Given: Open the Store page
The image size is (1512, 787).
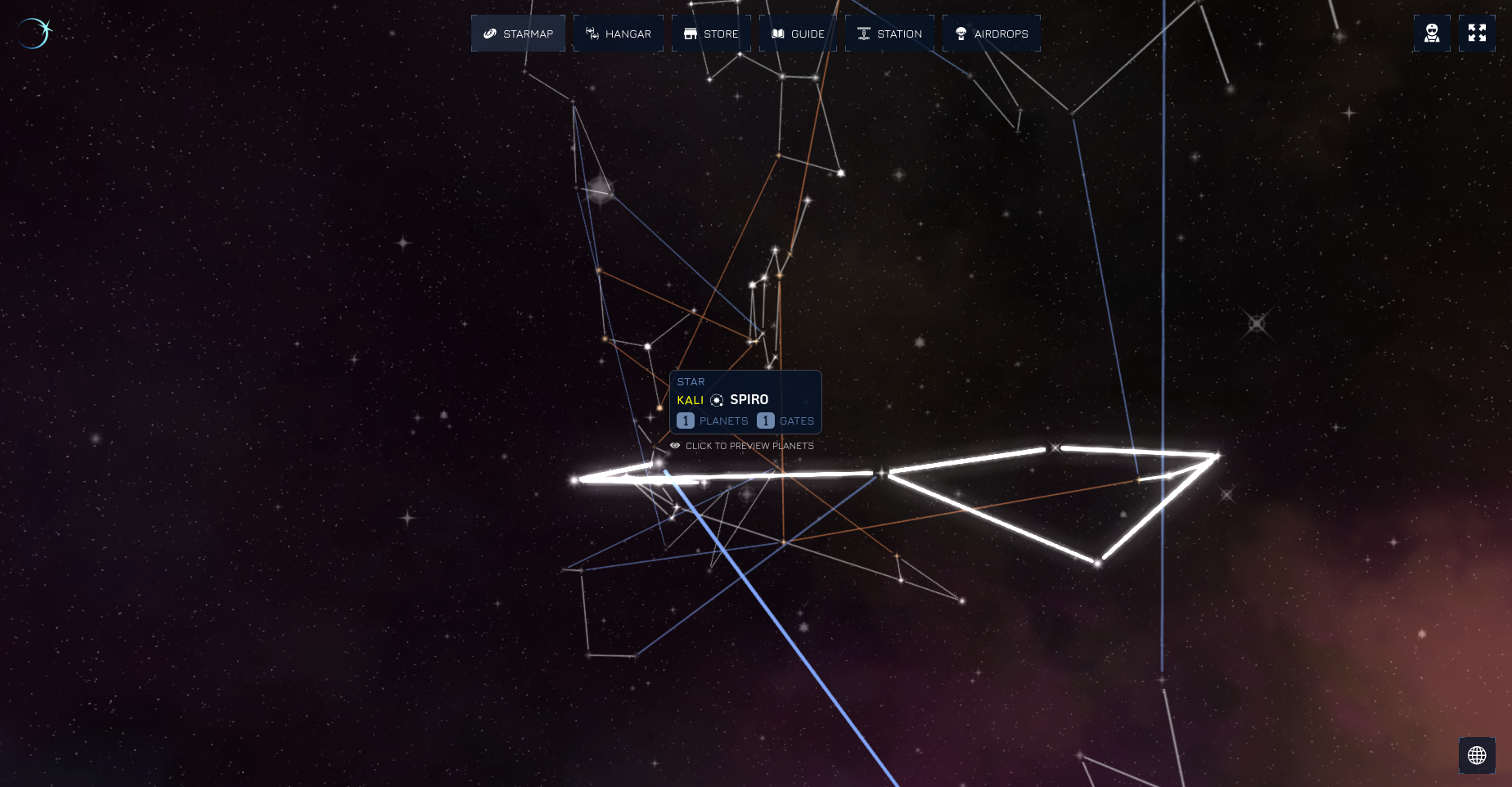Looking at the screenshot, I should click(711, 34).
